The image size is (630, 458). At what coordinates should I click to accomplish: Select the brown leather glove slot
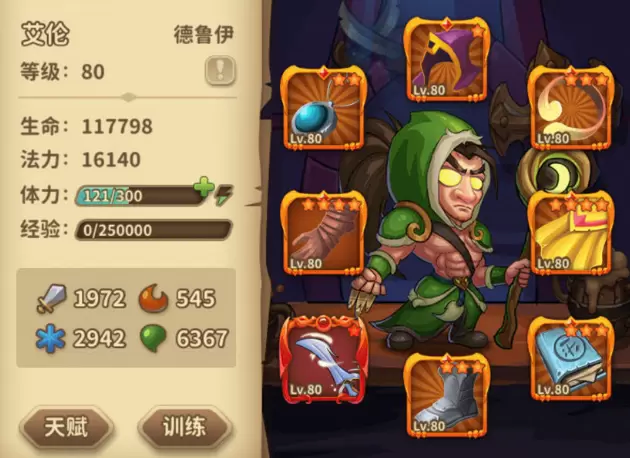pos(323,231)
